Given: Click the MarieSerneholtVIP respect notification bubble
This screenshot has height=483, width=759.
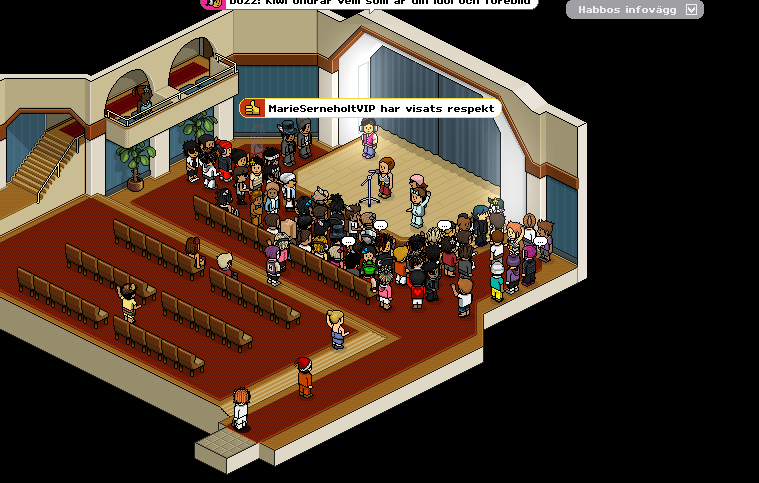Looking at the screenshot, I should (x=368, y=108).
